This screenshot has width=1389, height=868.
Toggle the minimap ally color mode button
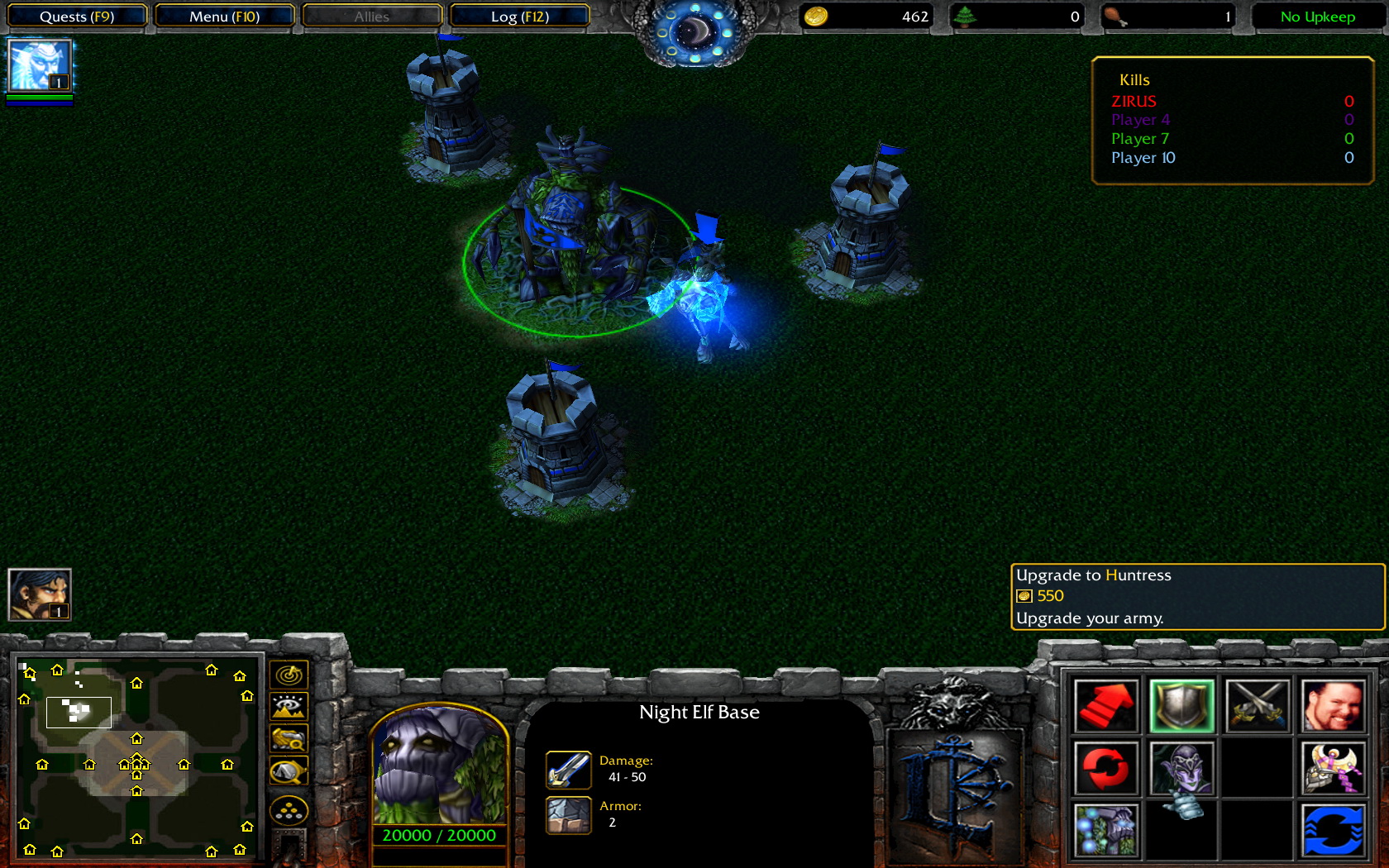coord(289,739)
